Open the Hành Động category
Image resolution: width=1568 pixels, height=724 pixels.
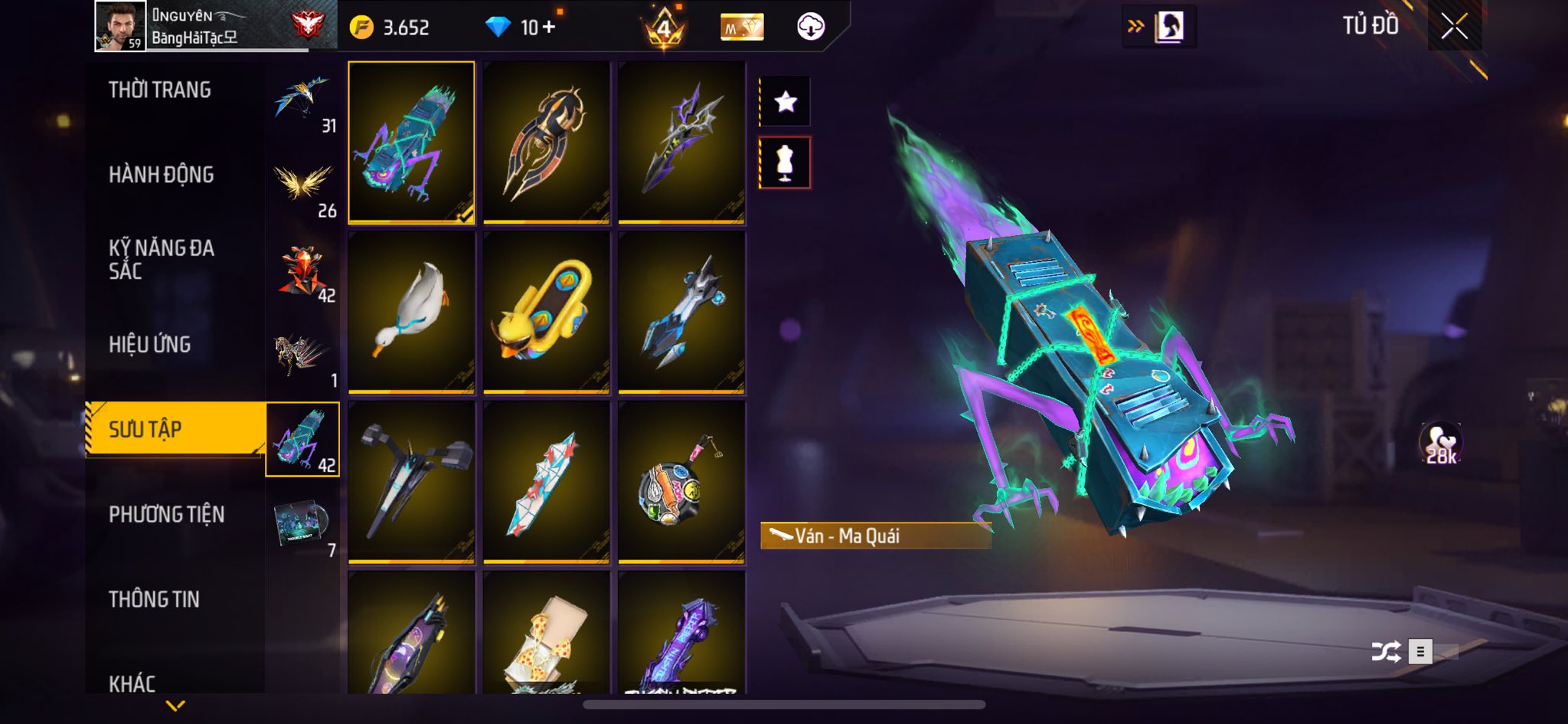[x=162, y=175]
